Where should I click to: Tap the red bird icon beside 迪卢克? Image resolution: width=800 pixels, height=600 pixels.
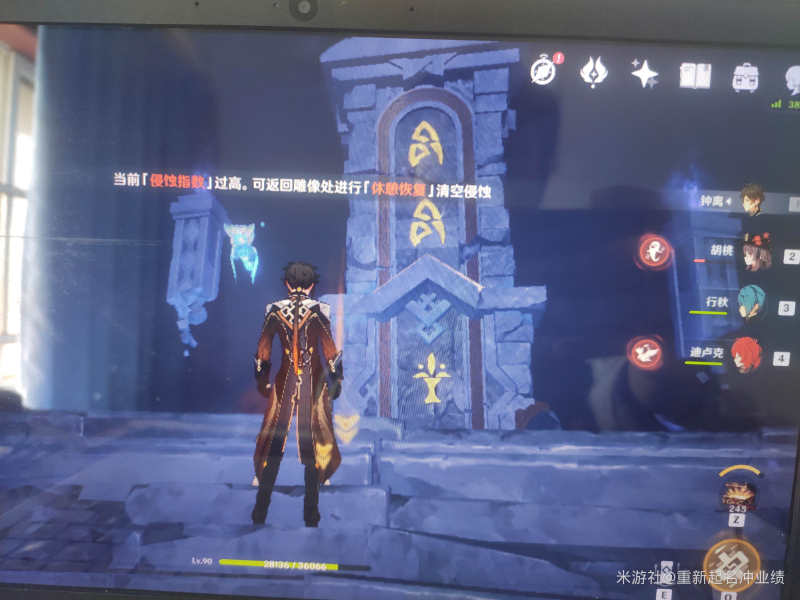[x=645, y=351]
